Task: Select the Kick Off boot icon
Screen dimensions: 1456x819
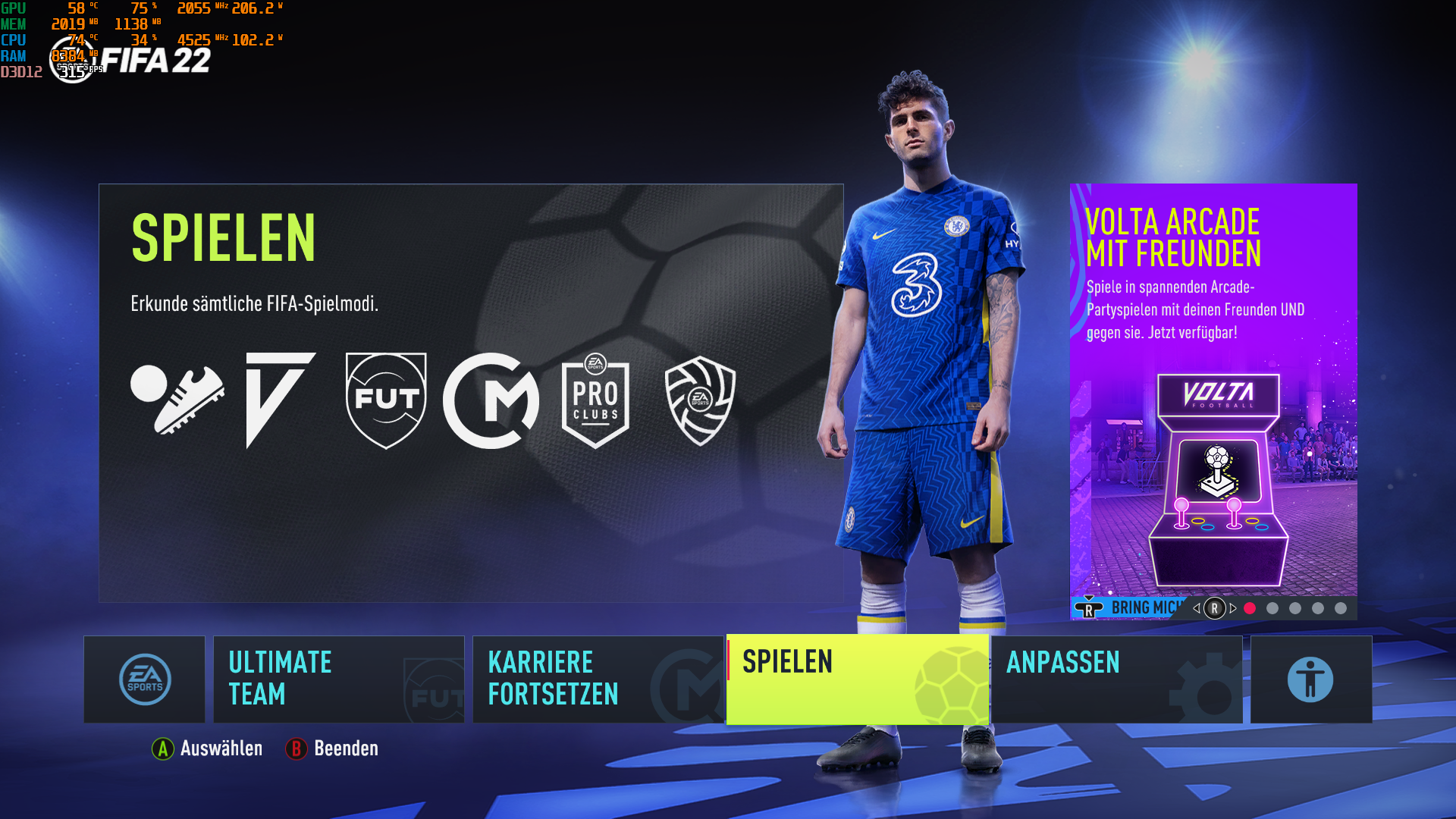Action: click(182, 398)
